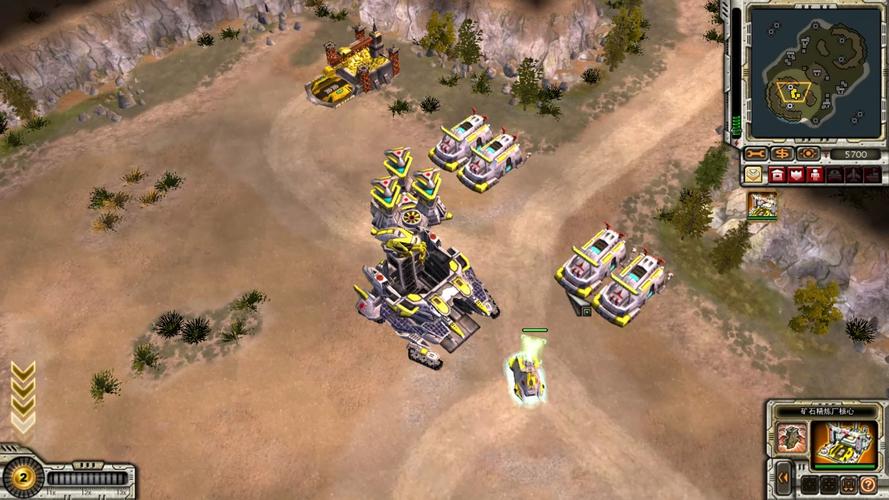Activate the wrench repair button
The image size is (889, 500).
(x=754, y=153)
